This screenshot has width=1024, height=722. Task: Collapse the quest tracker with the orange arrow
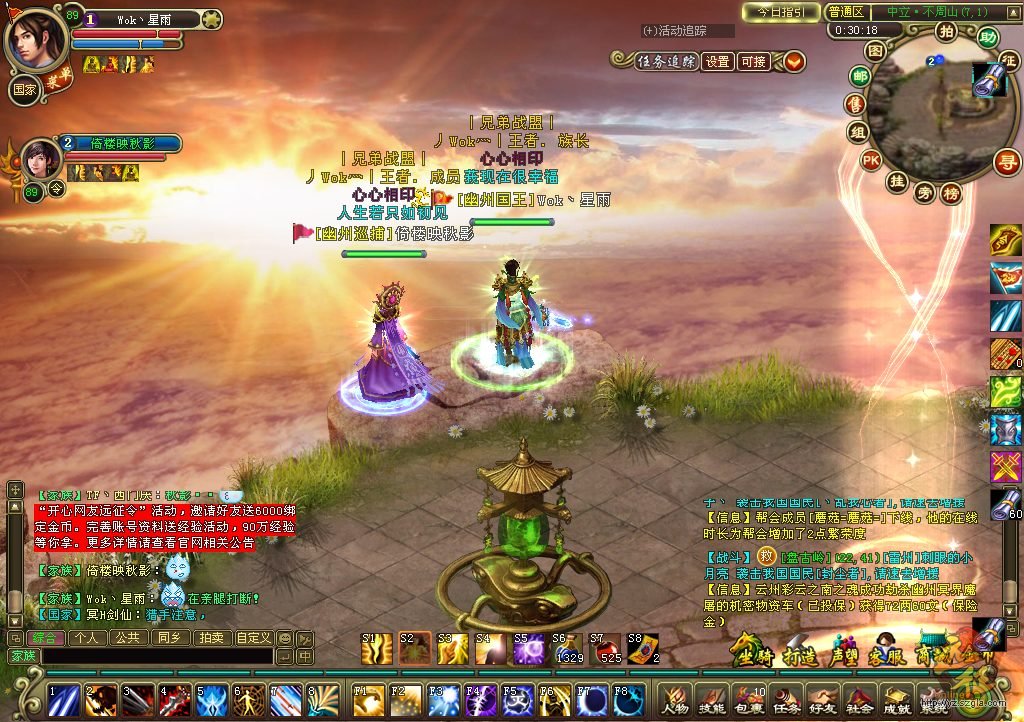point(794,61)
